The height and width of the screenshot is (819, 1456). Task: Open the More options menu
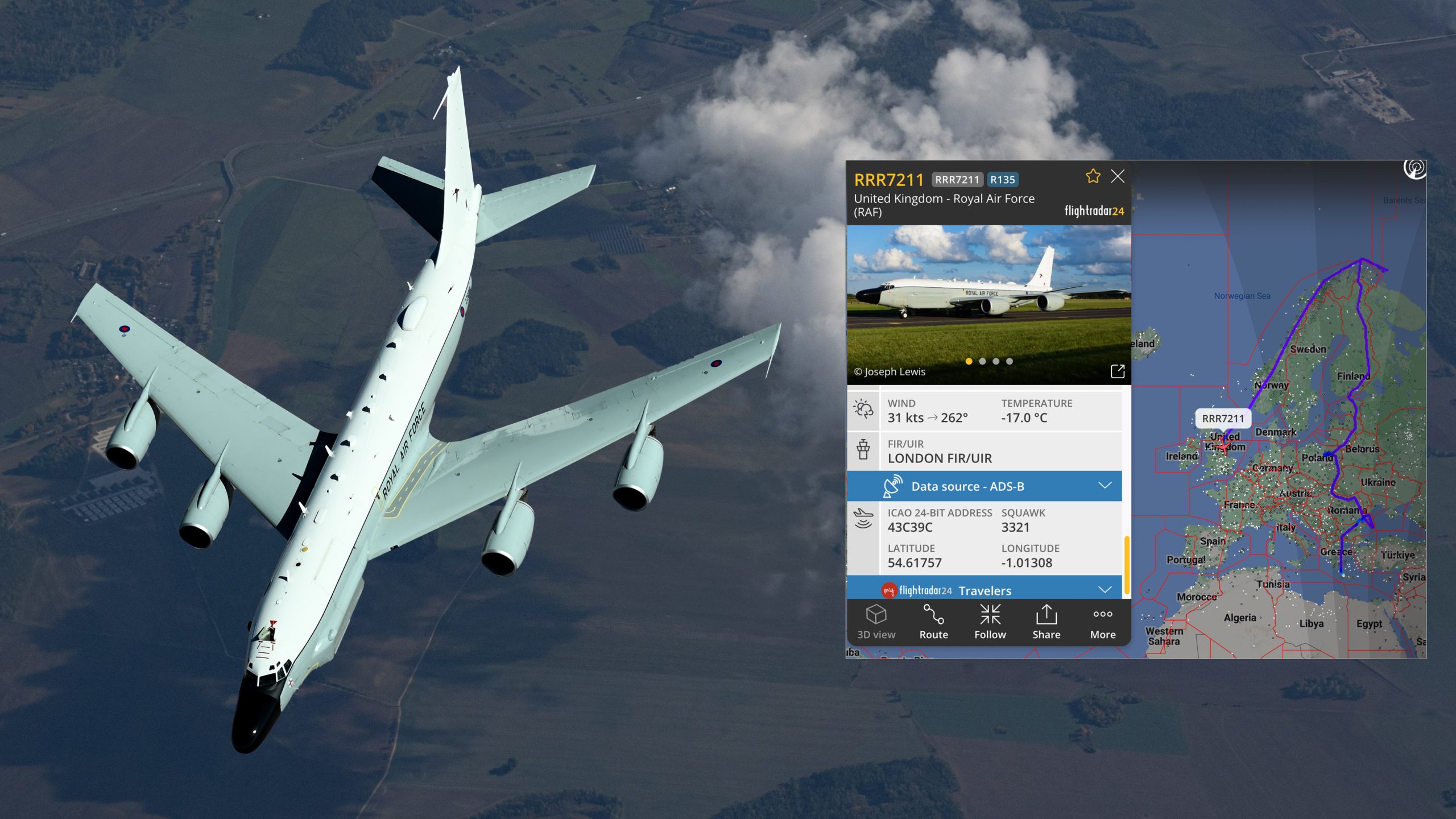[1102, 622]
